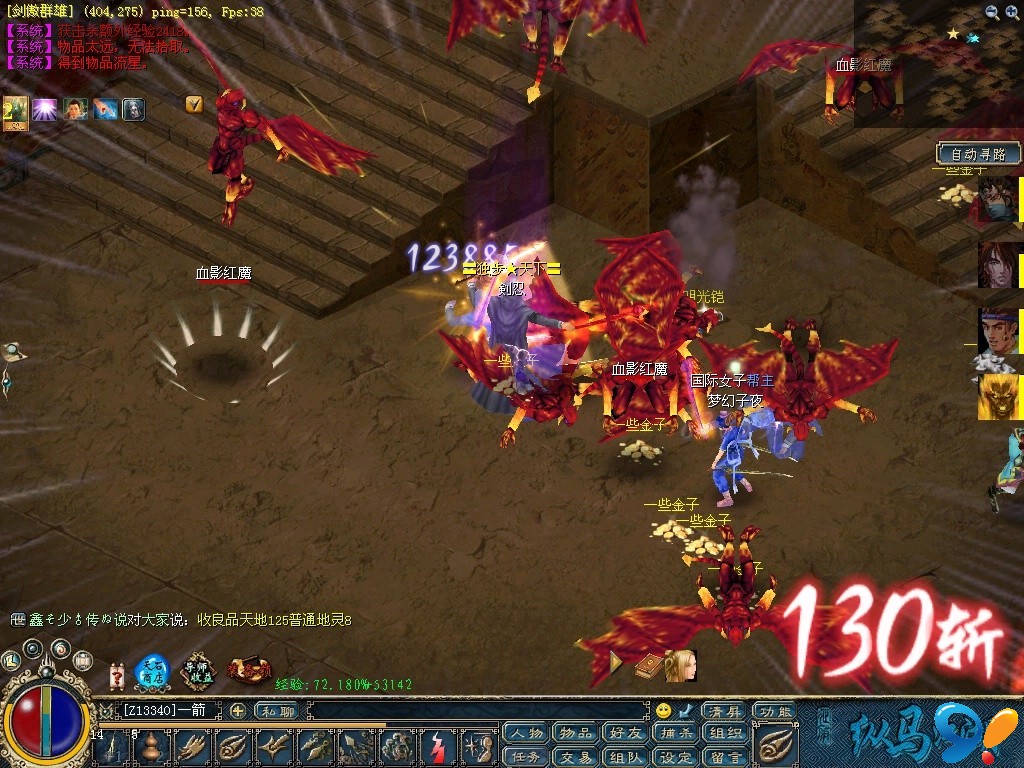Switch to 私聊 private chat
This screenshot has width=1024, height=768.
pos(277,711)
